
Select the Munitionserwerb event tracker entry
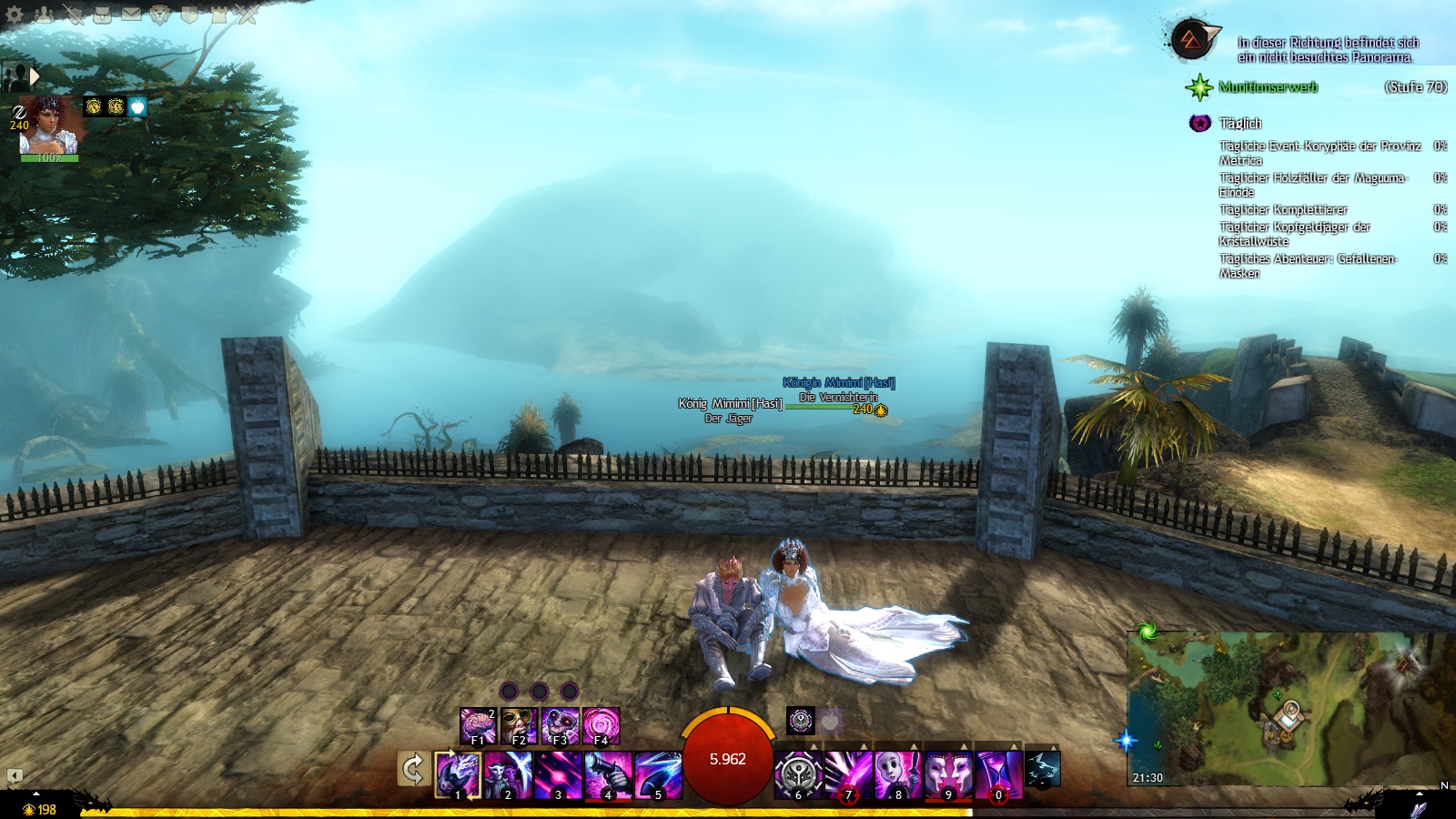click(x=1268, y=87)
